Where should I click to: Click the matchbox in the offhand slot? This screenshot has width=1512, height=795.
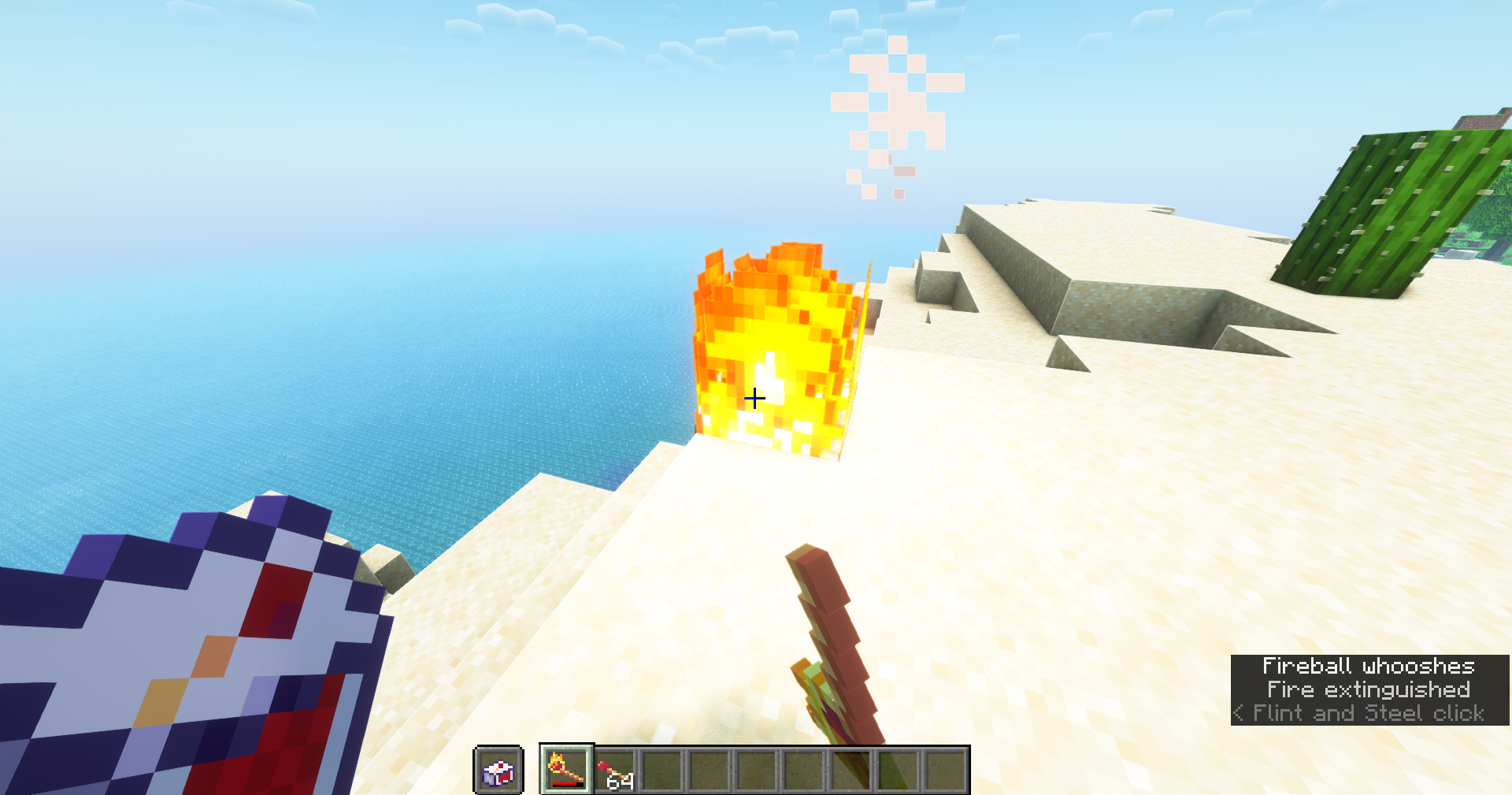tap(498, 771)
